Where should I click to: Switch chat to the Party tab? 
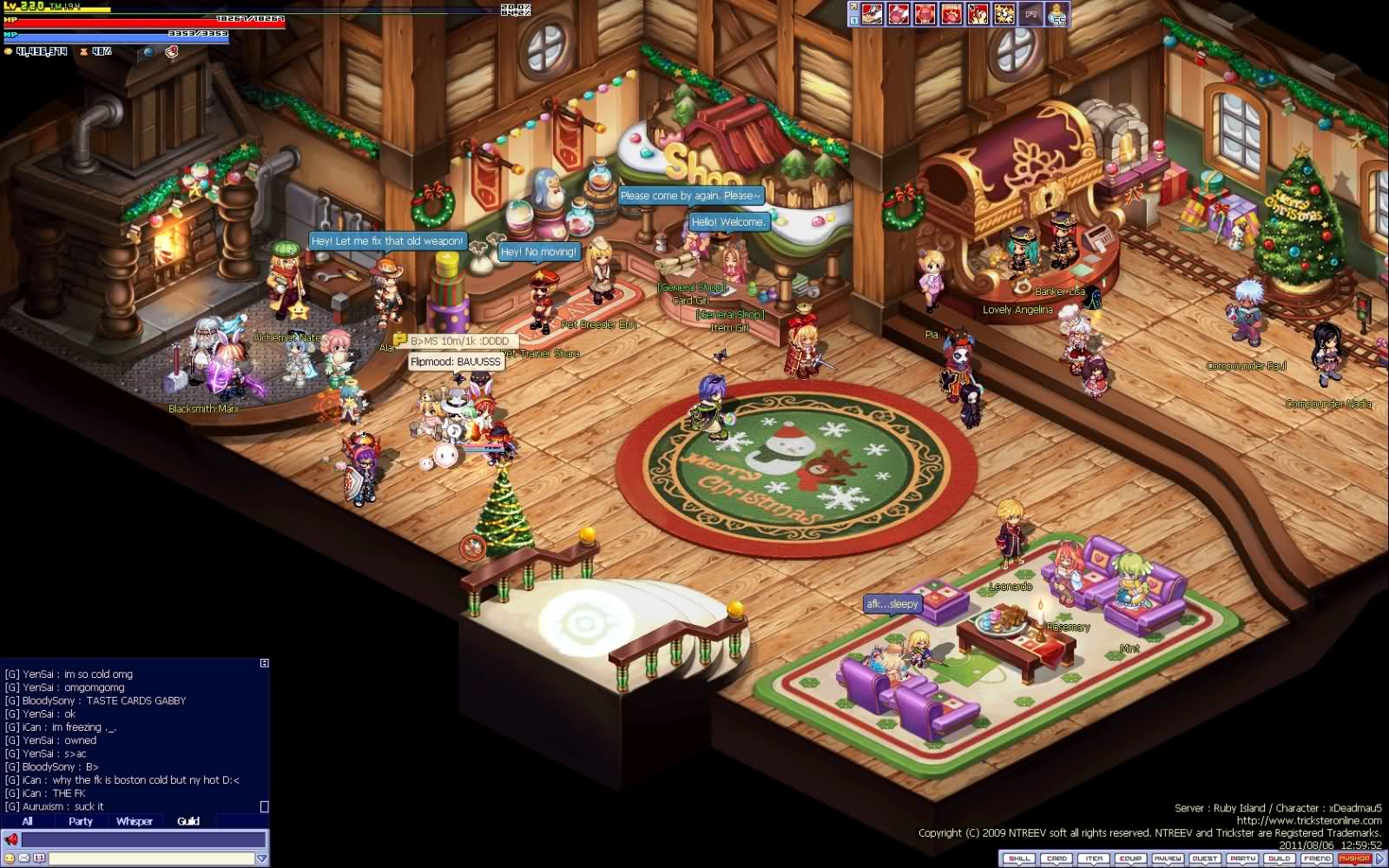pos(81,821)
